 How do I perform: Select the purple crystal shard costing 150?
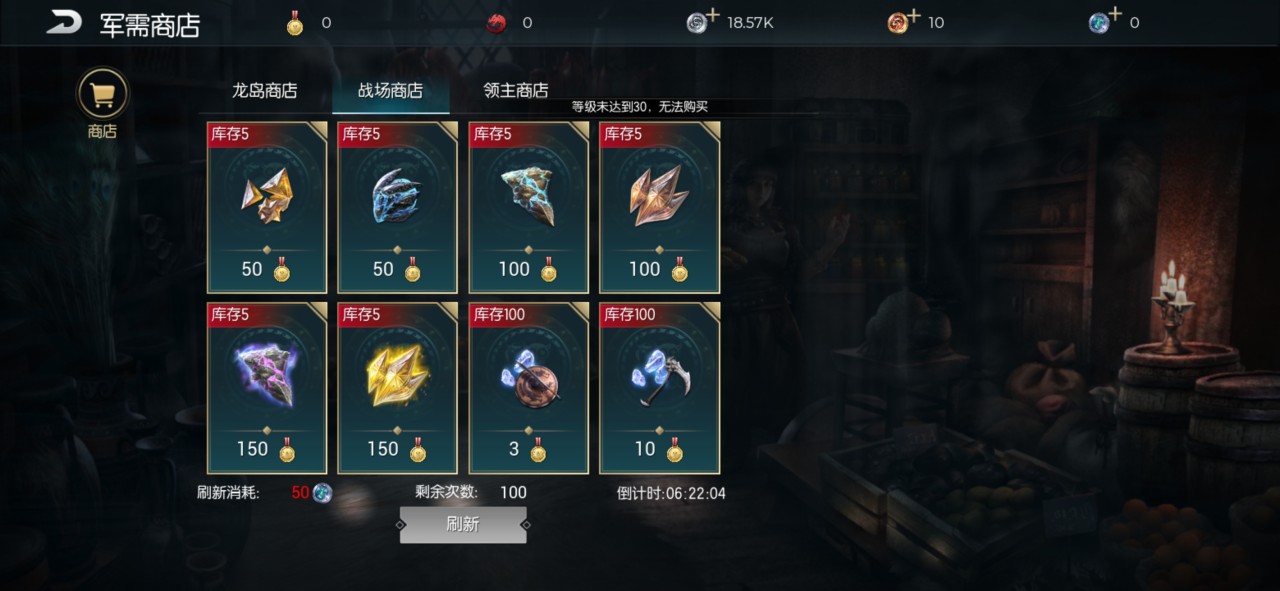coord(267,387)
